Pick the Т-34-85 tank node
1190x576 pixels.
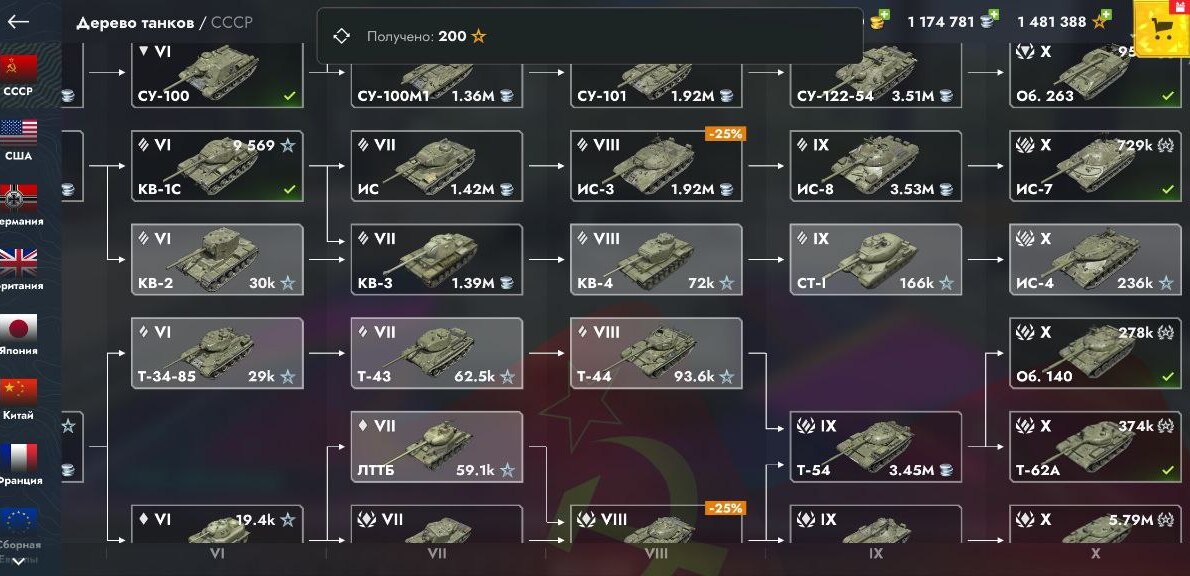click(x=217, y=353)
